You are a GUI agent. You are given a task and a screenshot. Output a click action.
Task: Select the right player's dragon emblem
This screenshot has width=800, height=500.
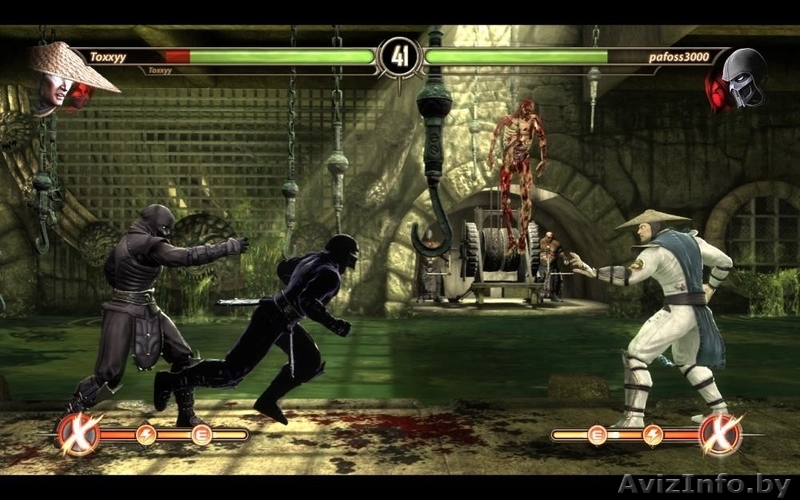pyautogui.click(x=720, y=433)
